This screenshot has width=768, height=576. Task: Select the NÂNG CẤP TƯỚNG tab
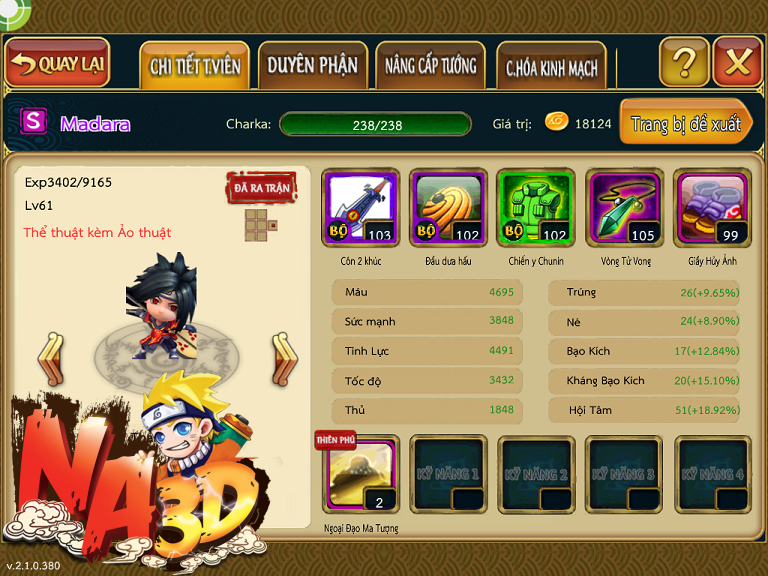pos(431,67)
